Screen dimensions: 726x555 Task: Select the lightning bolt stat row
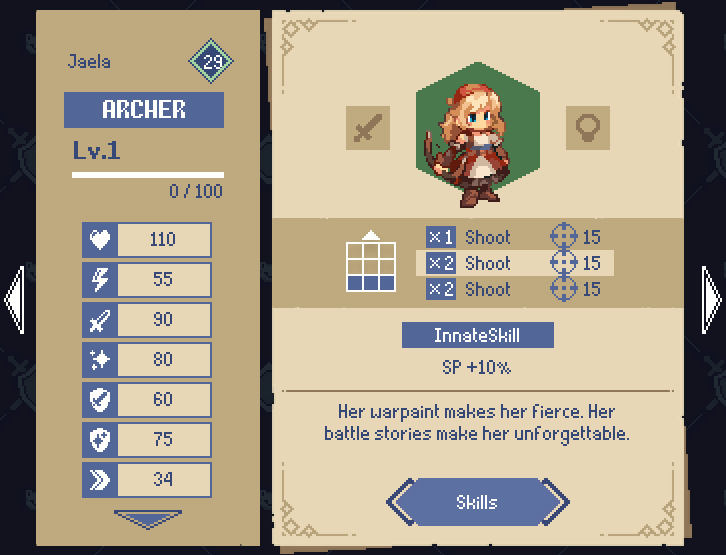[x=147, y=280]
